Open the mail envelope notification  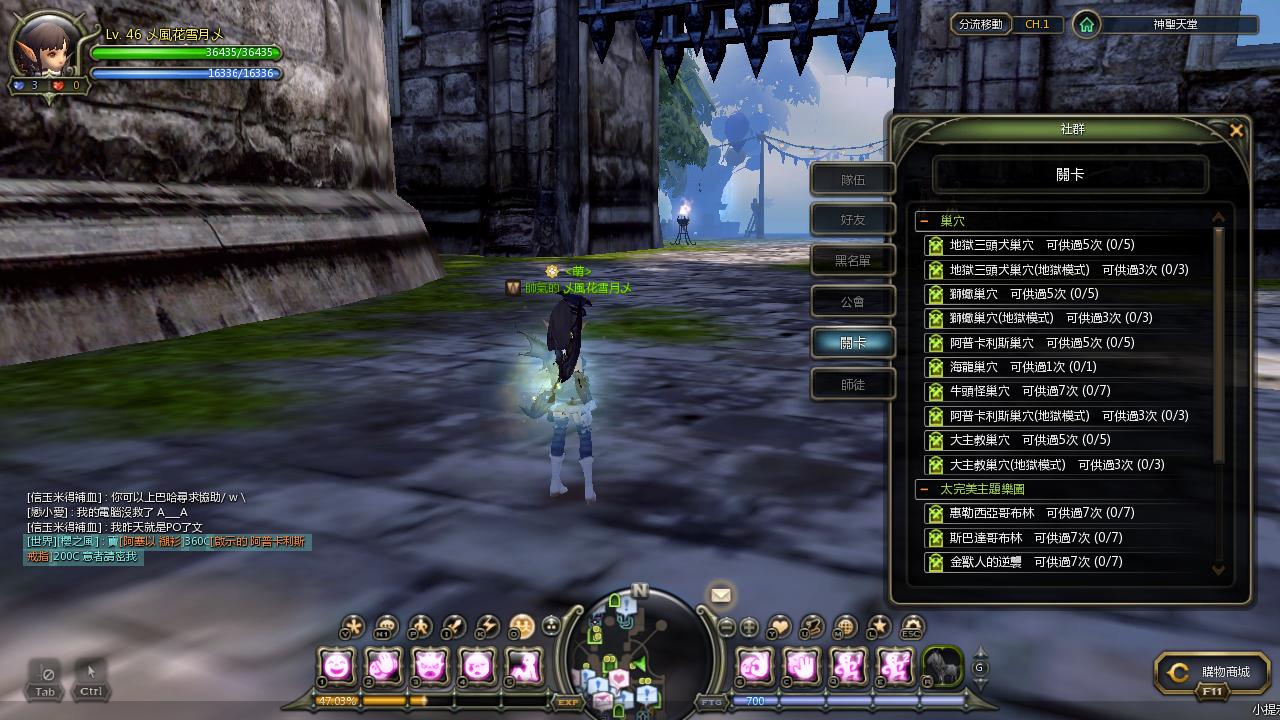point(720,595)
